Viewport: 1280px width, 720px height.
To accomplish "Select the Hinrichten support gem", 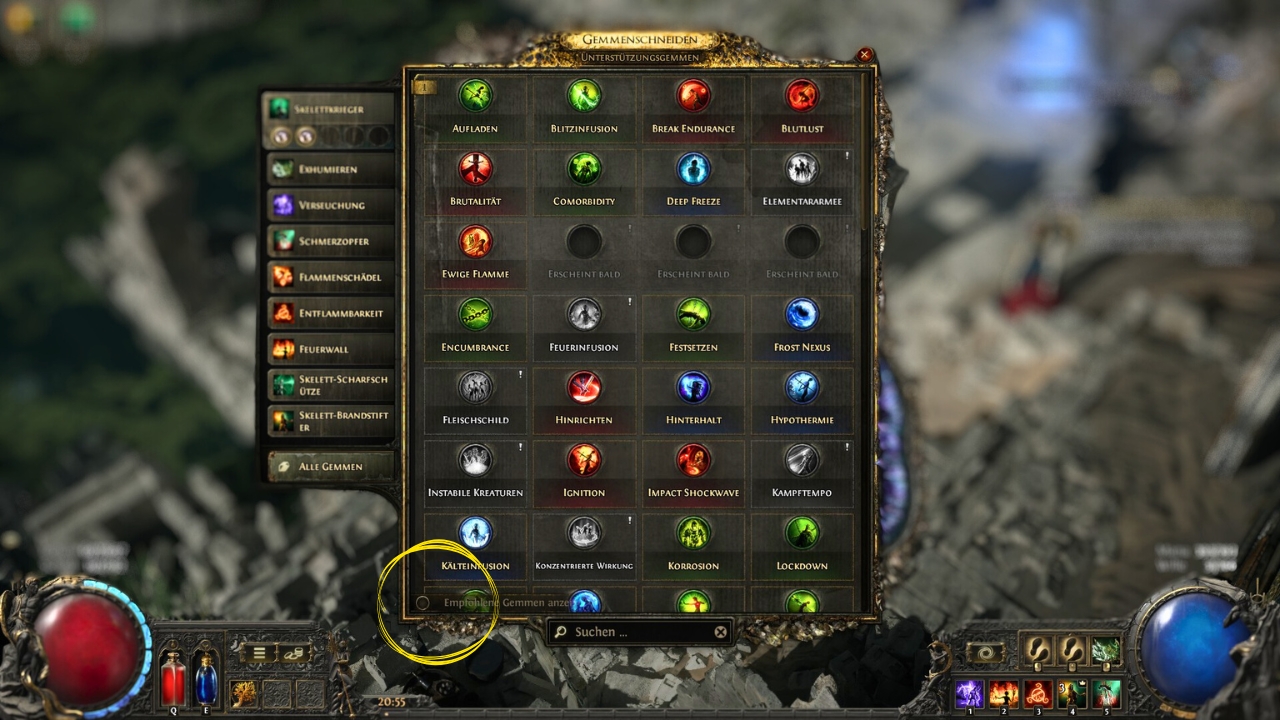I will point(584,388).
